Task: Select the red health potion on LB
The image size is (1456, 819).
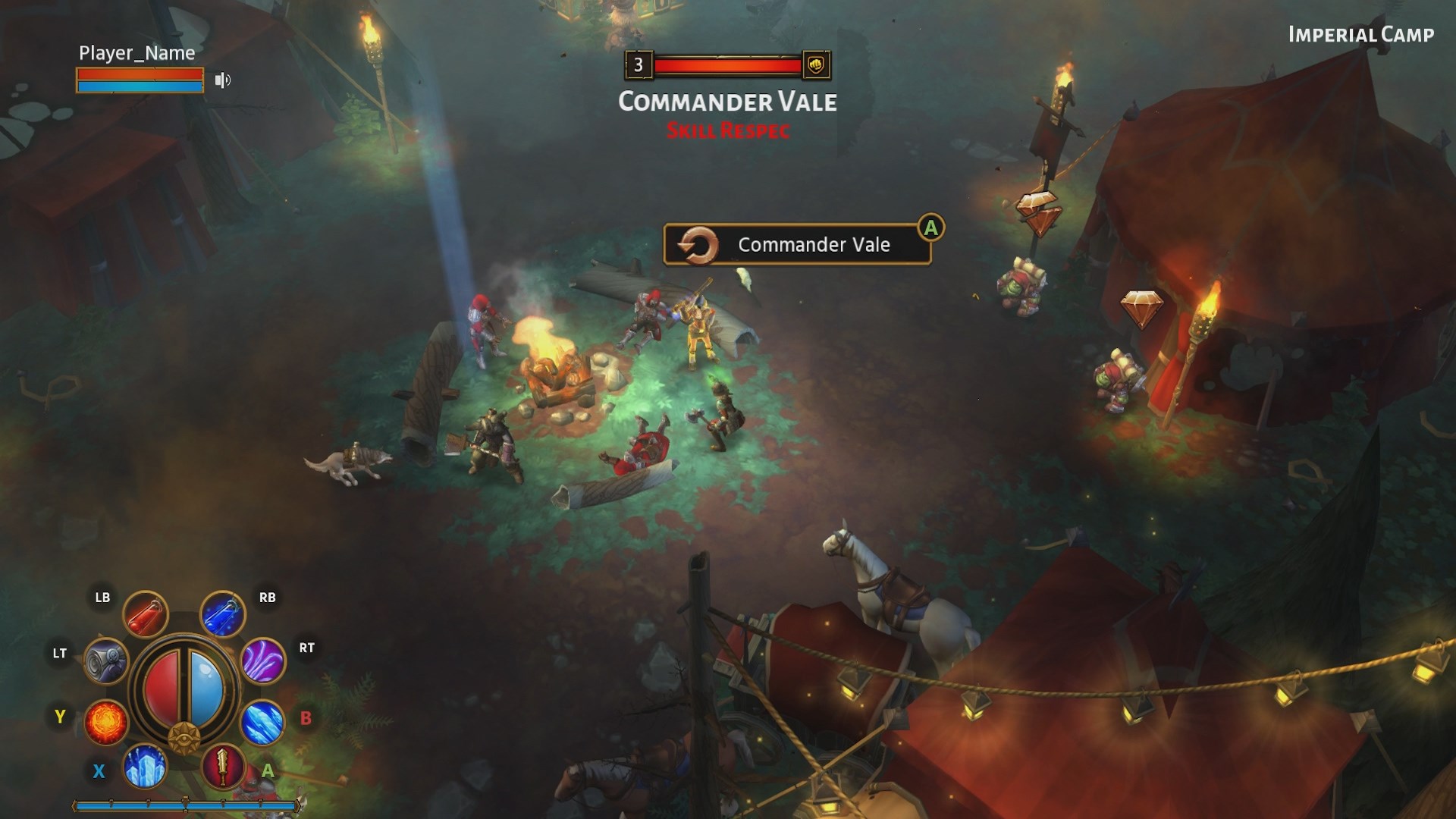Action: (x=146, y=613)
